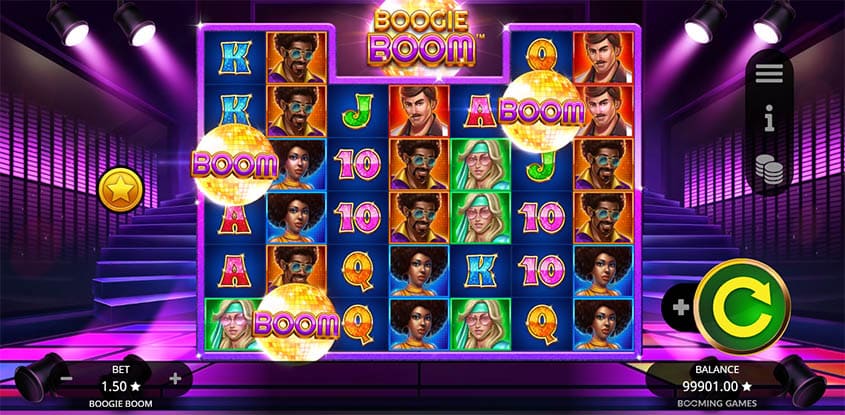Viewport: 845px width, 415px height.
Task: Click the gold star coin button
Action: point(121,189)
